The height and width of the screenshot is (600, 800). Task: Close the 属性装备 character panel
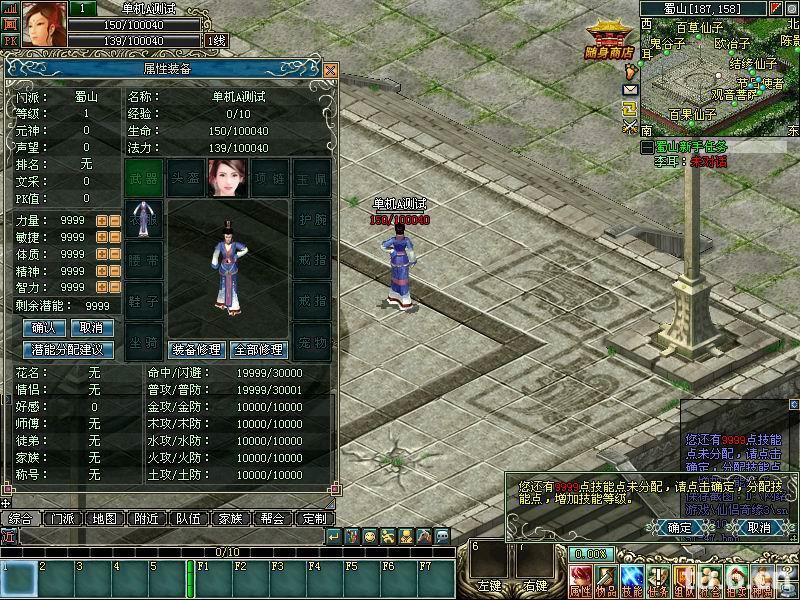[330, 70]
